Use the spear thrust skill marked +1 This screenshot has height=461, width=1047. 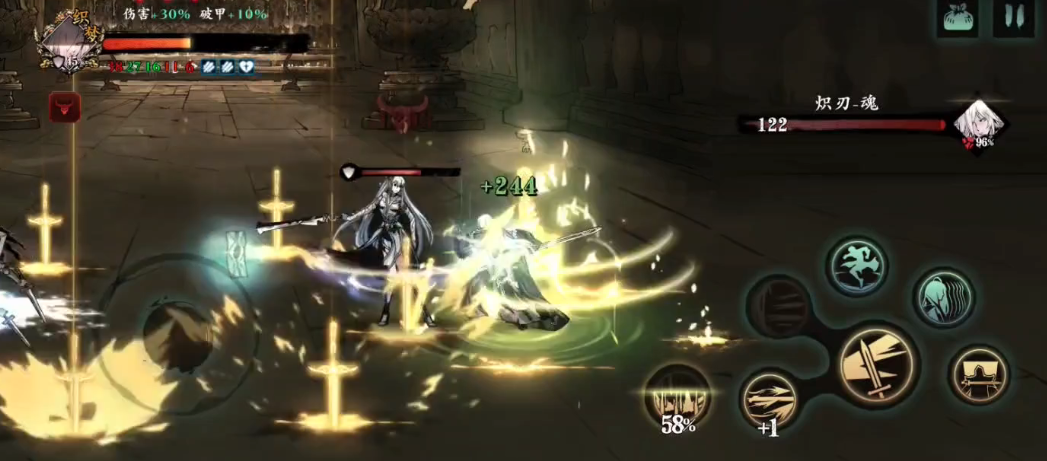(770, 400)
